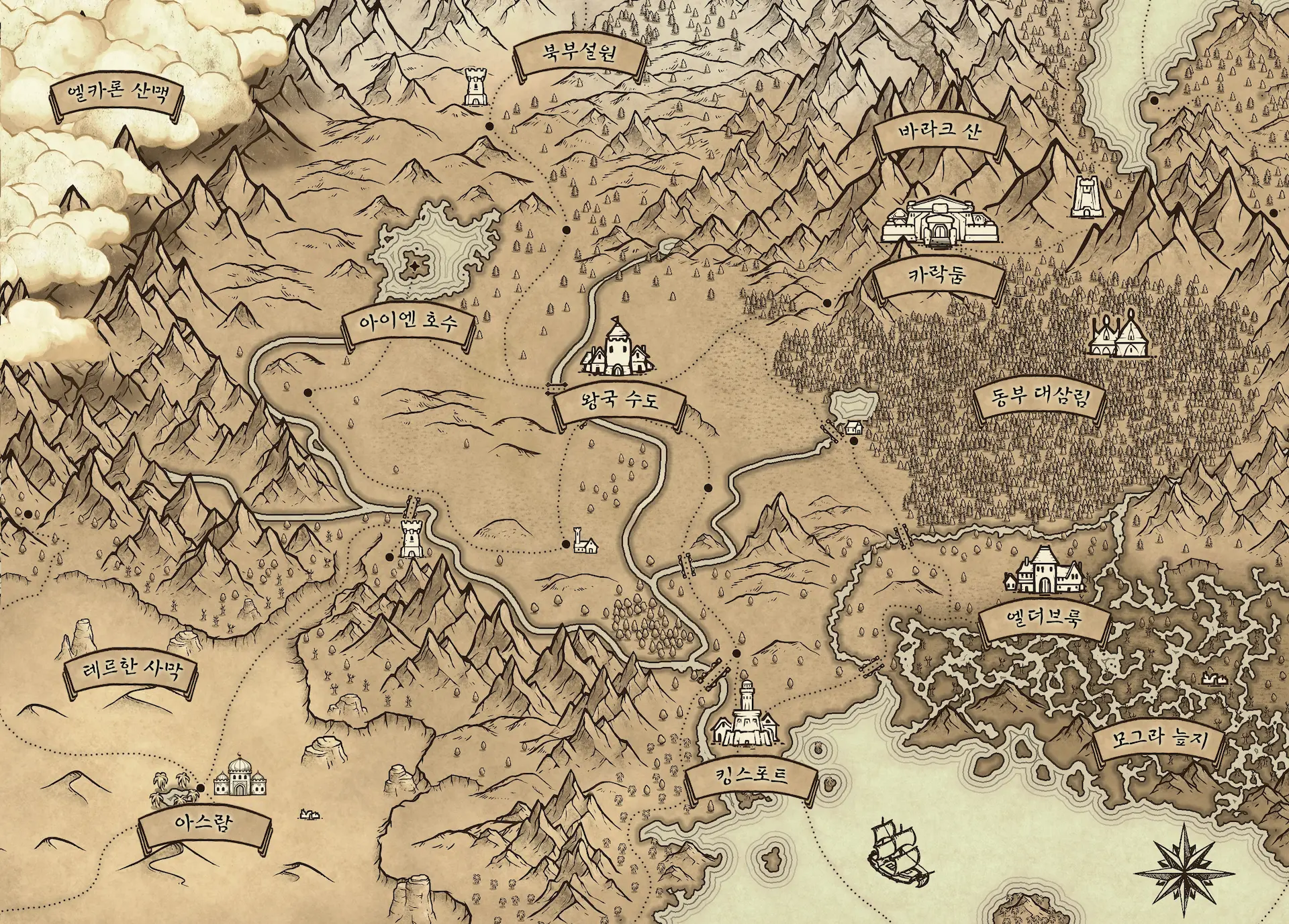This screenshot has width=1289, height=924.
Task: Select the 카락둠 banner
Action: point(937,275)
